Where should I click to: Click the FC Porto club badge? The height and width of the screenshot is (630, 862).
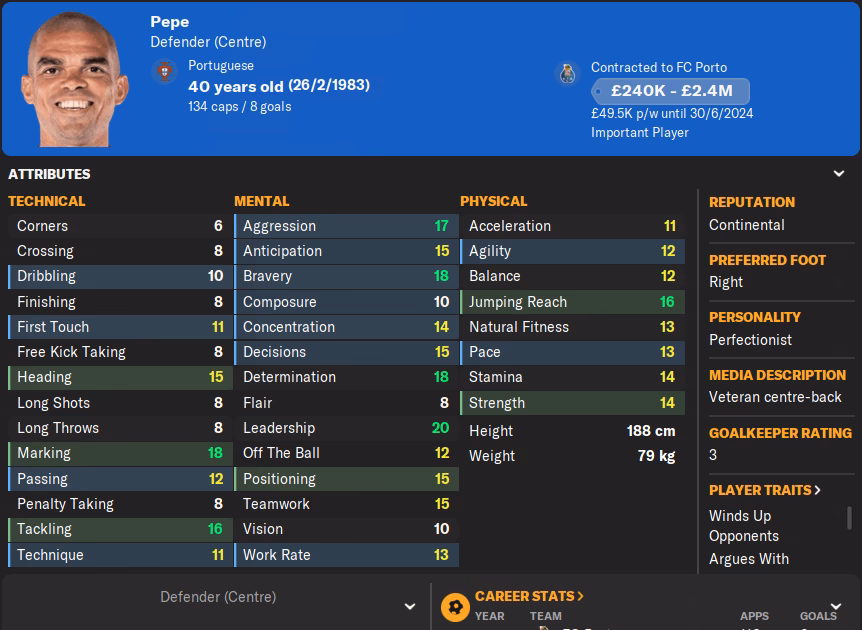tap(567, 74)
